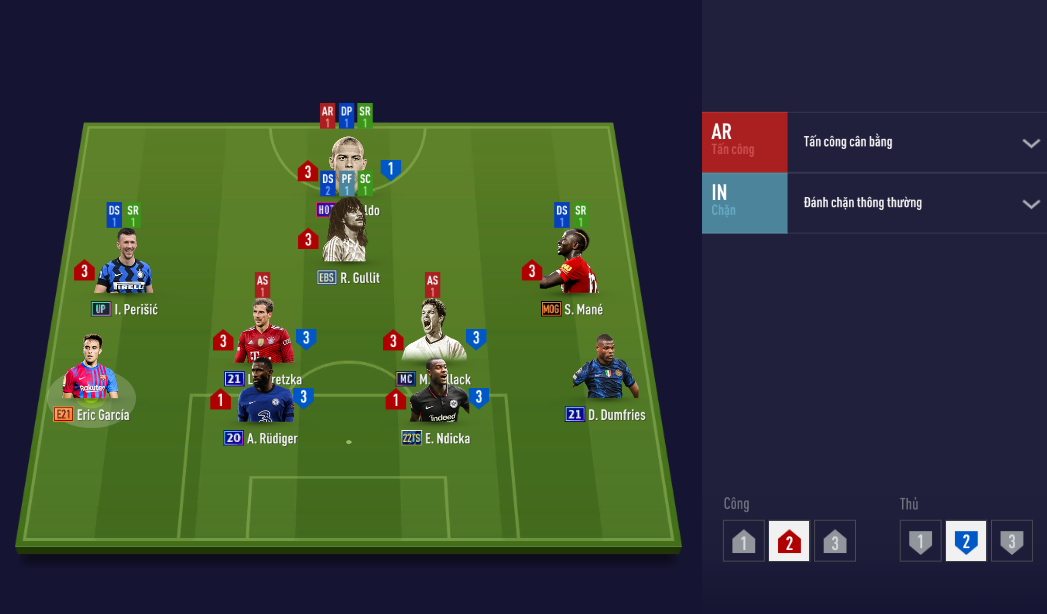Set defense level to 2
1047x614 pixels.
pos(966,542)
